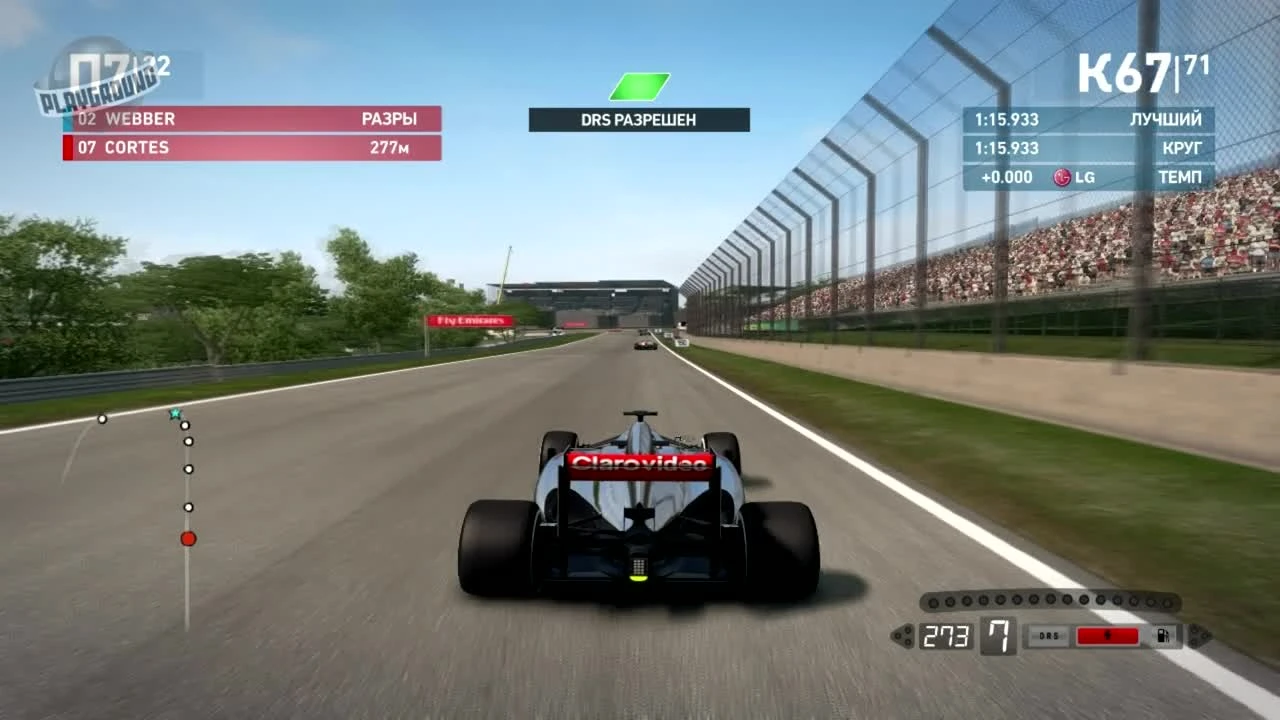The image size is (1280, 720).
Task: Click the gear indicator showing 7
Action: [x=997, y=634]
